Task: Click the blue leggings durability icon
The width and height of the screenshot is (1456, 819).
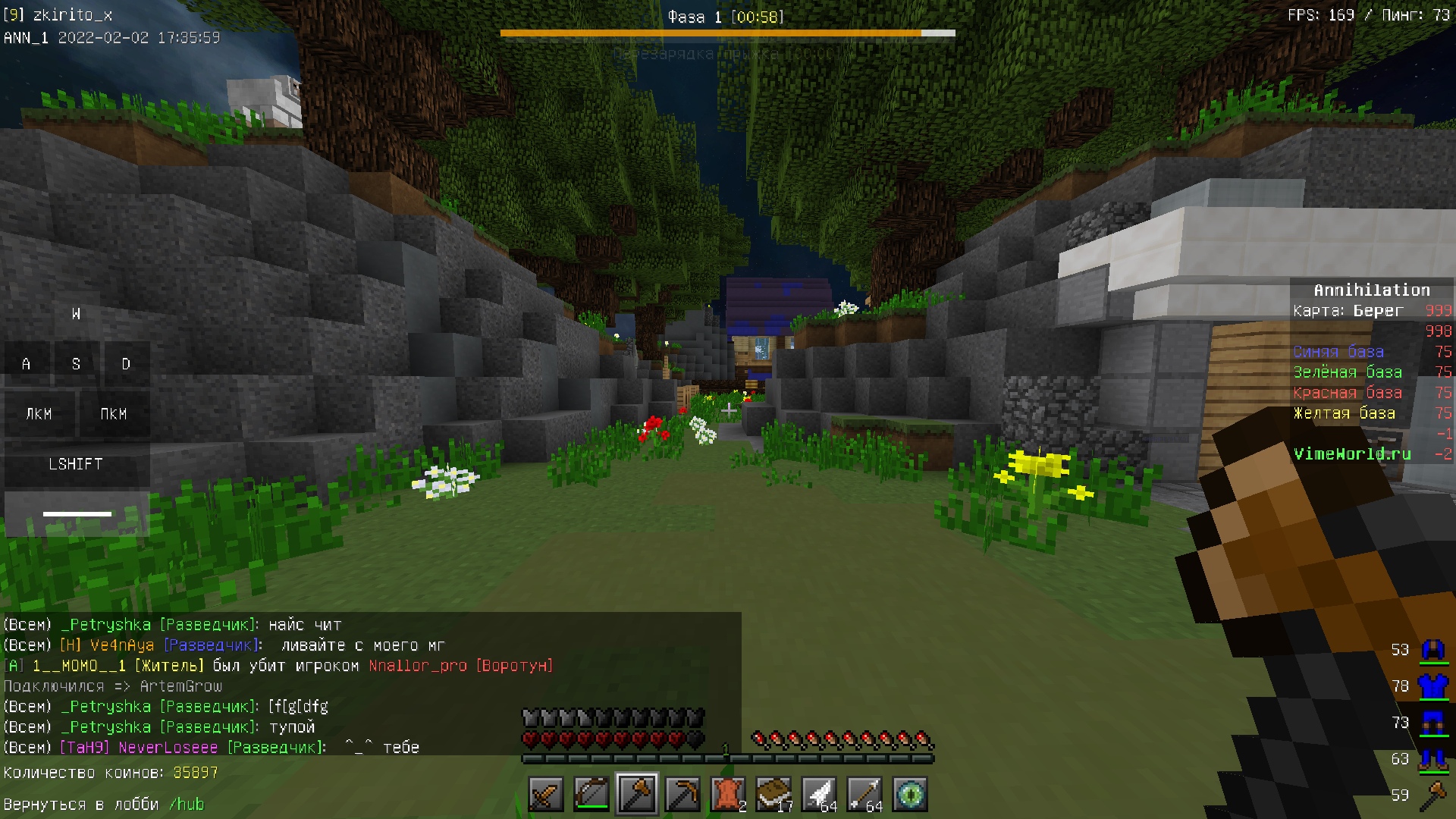Action: click(x=1432, y=723)
